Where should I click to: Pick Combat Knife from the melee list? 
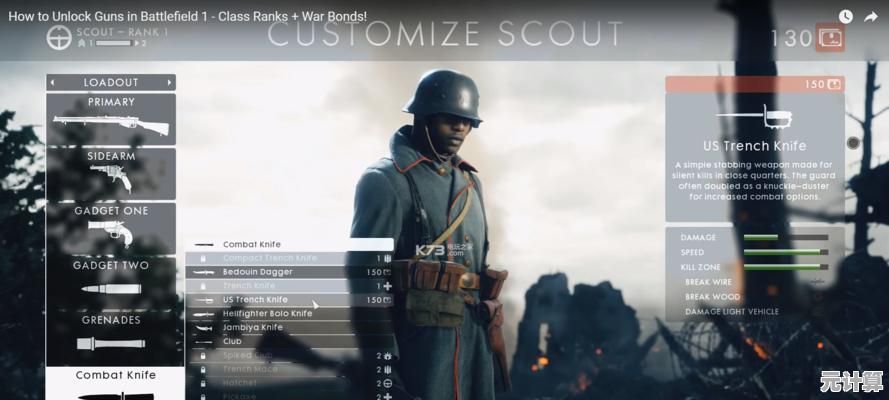[x=288, y=244]
